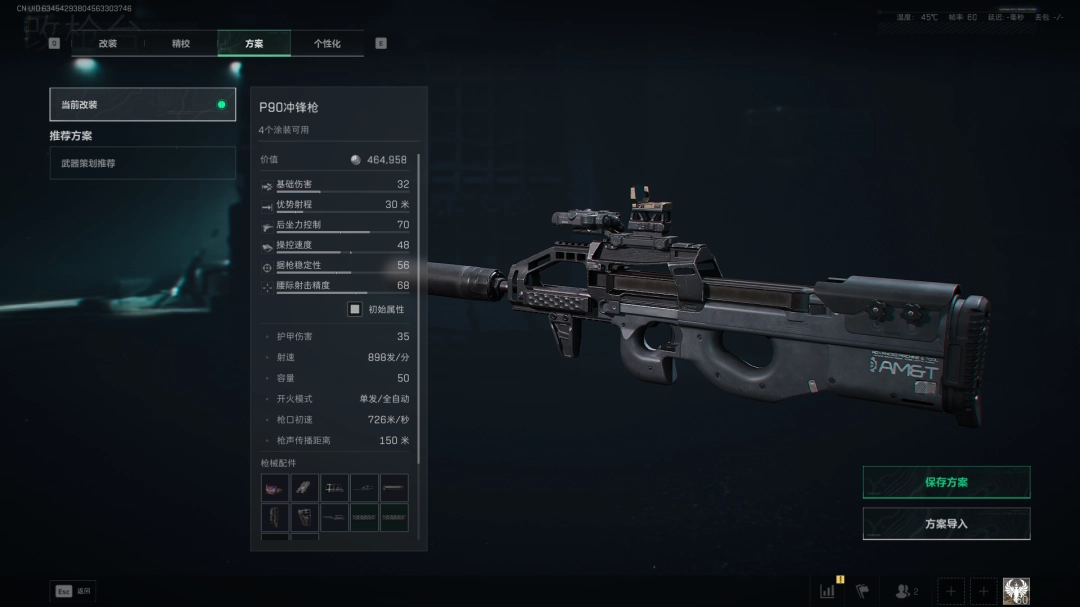Go to the 个性化 tab
The image size is (1080, 607).
(x=327, y=44)
